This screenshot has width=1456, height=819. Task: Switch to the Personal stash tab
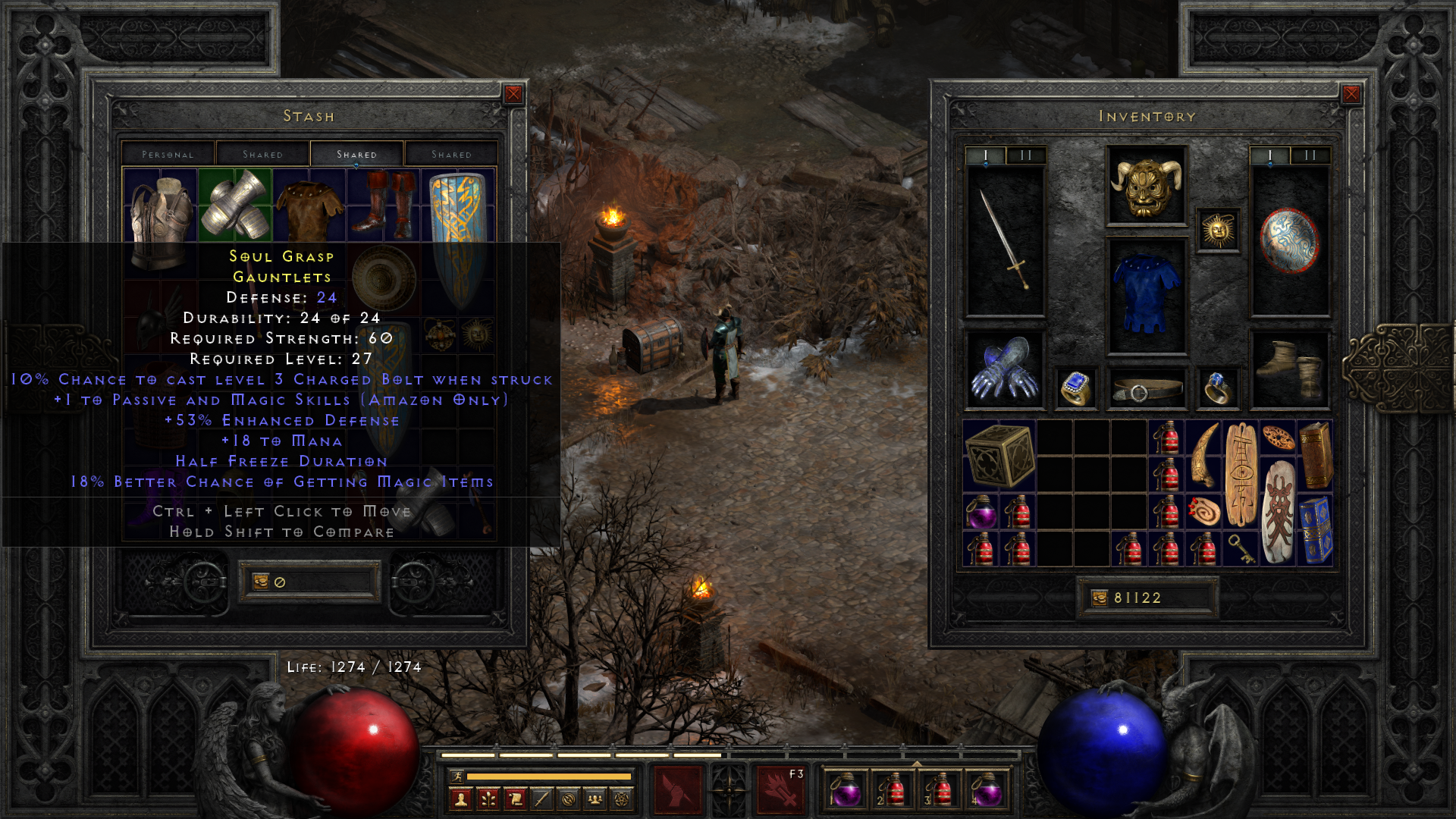pyautogui.click(x=167, y=154)
